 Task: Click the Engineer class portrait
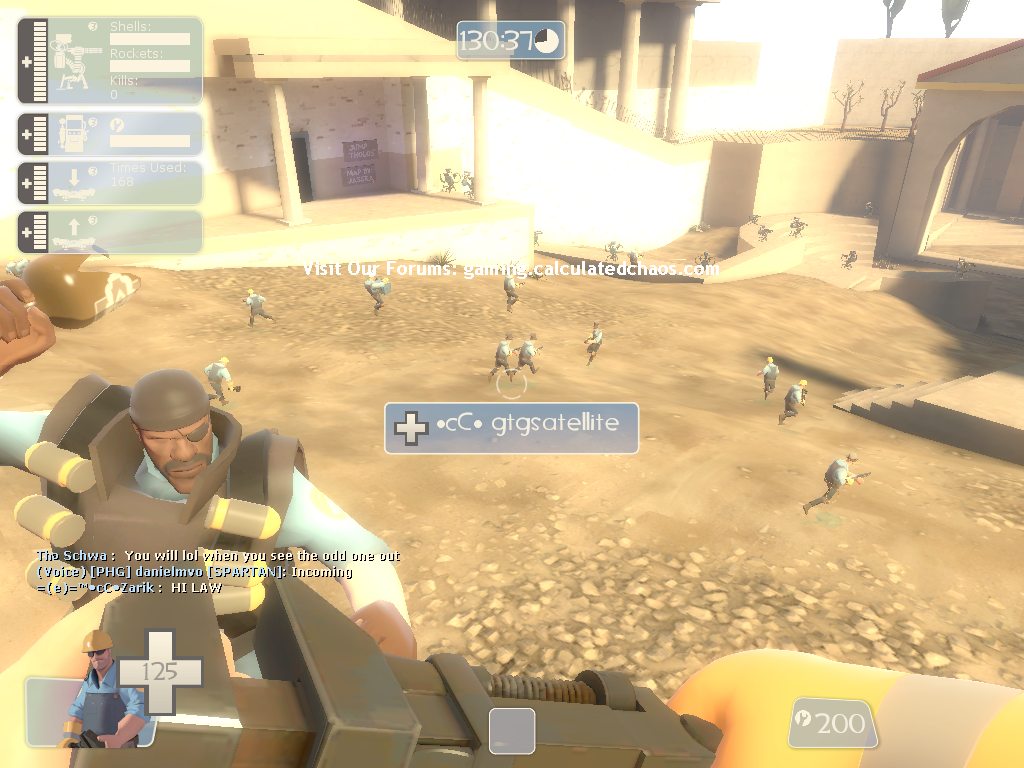[100, 690]
